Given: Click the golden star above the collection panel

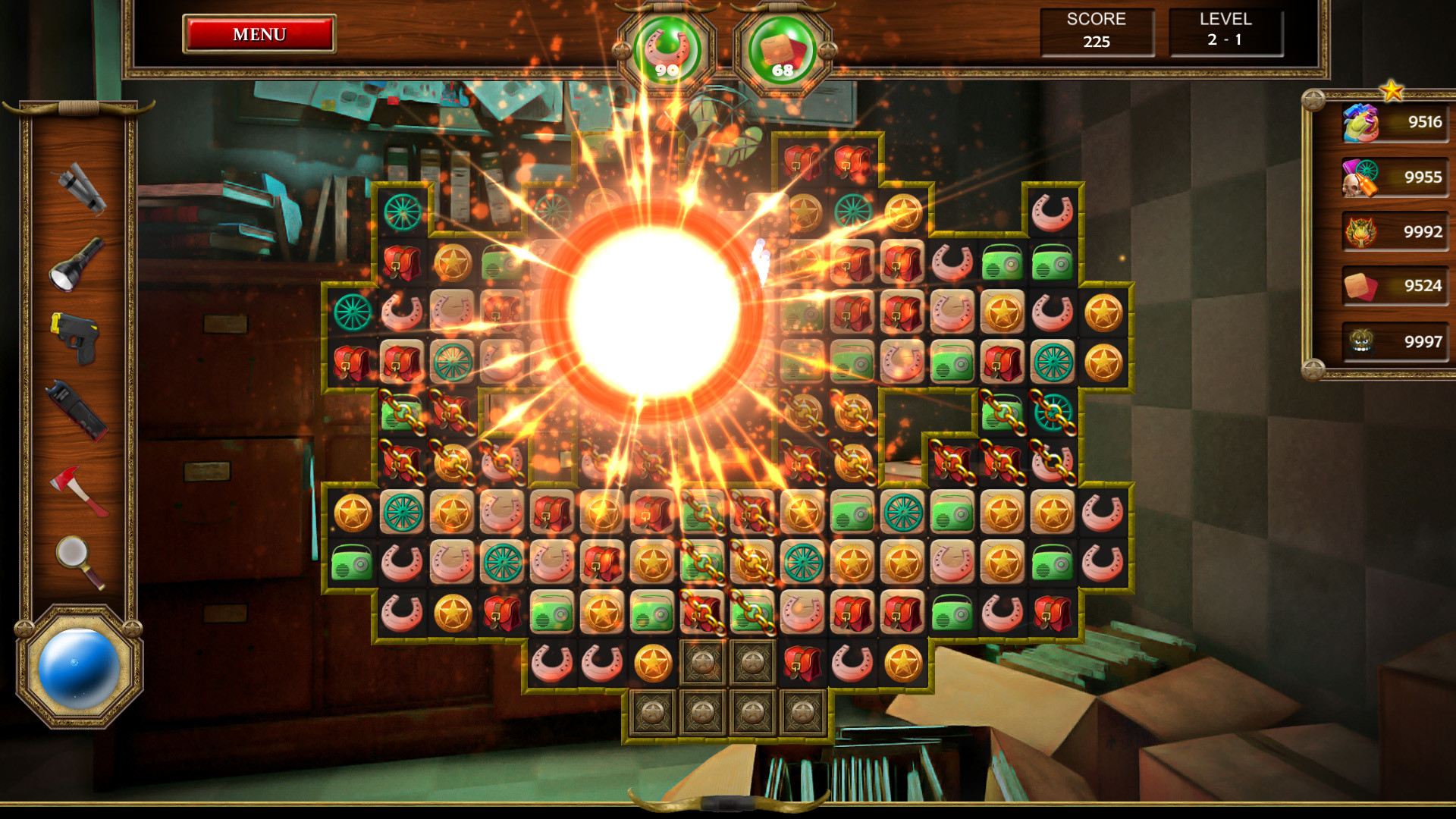Looking at the screenshot, I should point(1392,91).
